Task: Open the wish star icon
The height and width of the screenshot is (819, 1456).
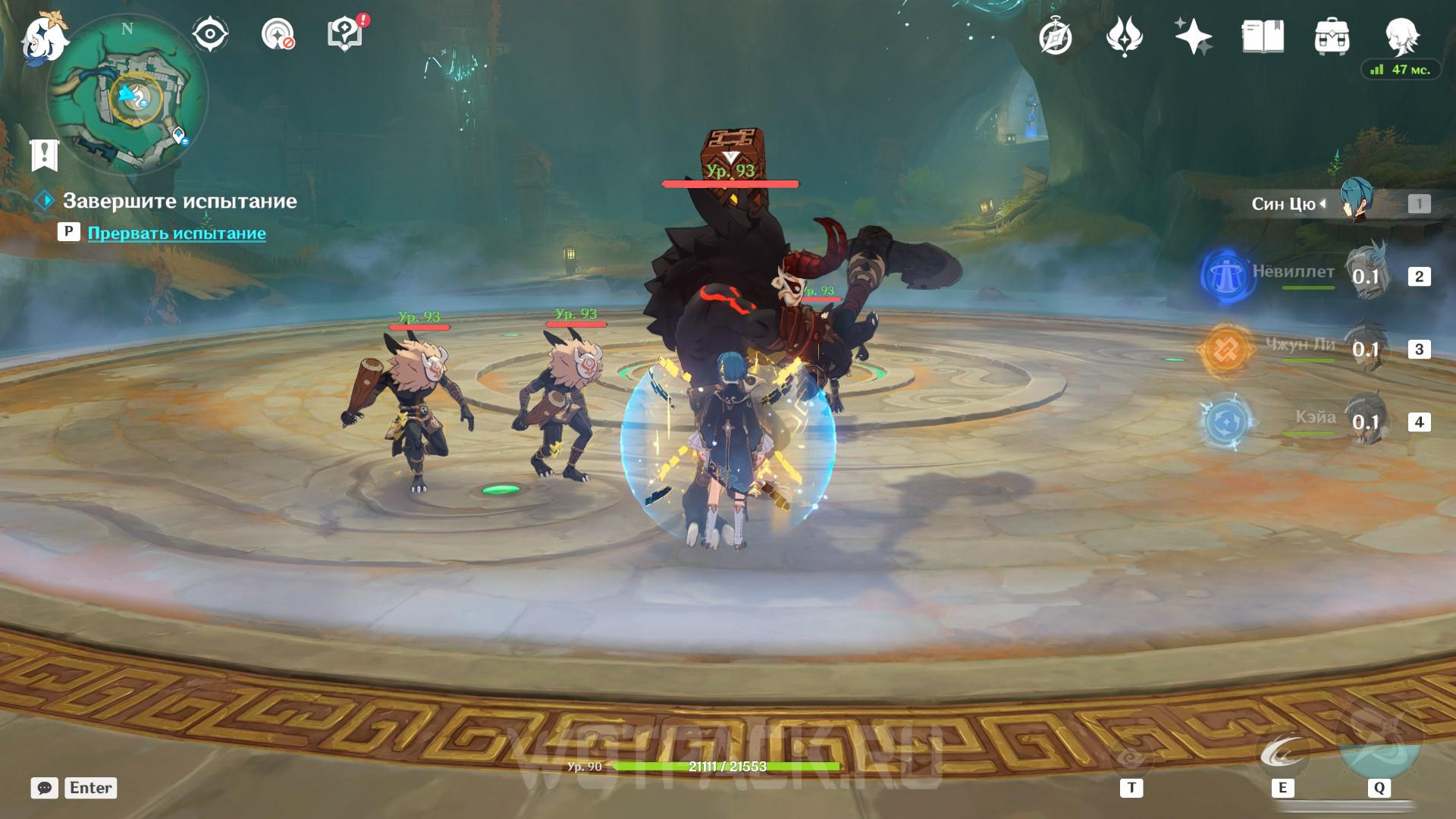Action: [x=1193, y=36]
